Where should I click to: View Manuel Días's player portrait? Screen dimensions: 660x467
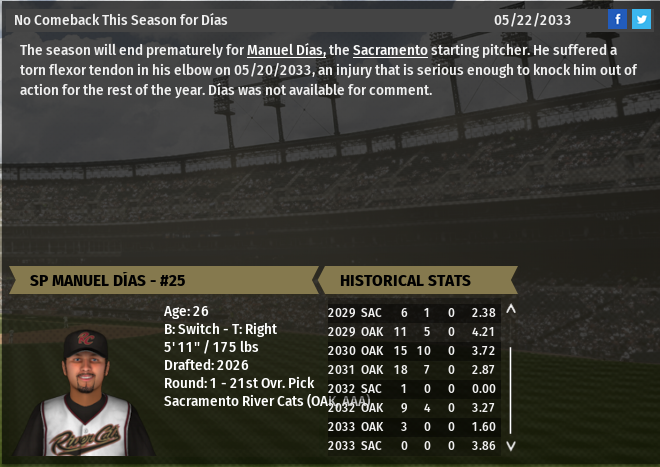[x=86, y=393]
